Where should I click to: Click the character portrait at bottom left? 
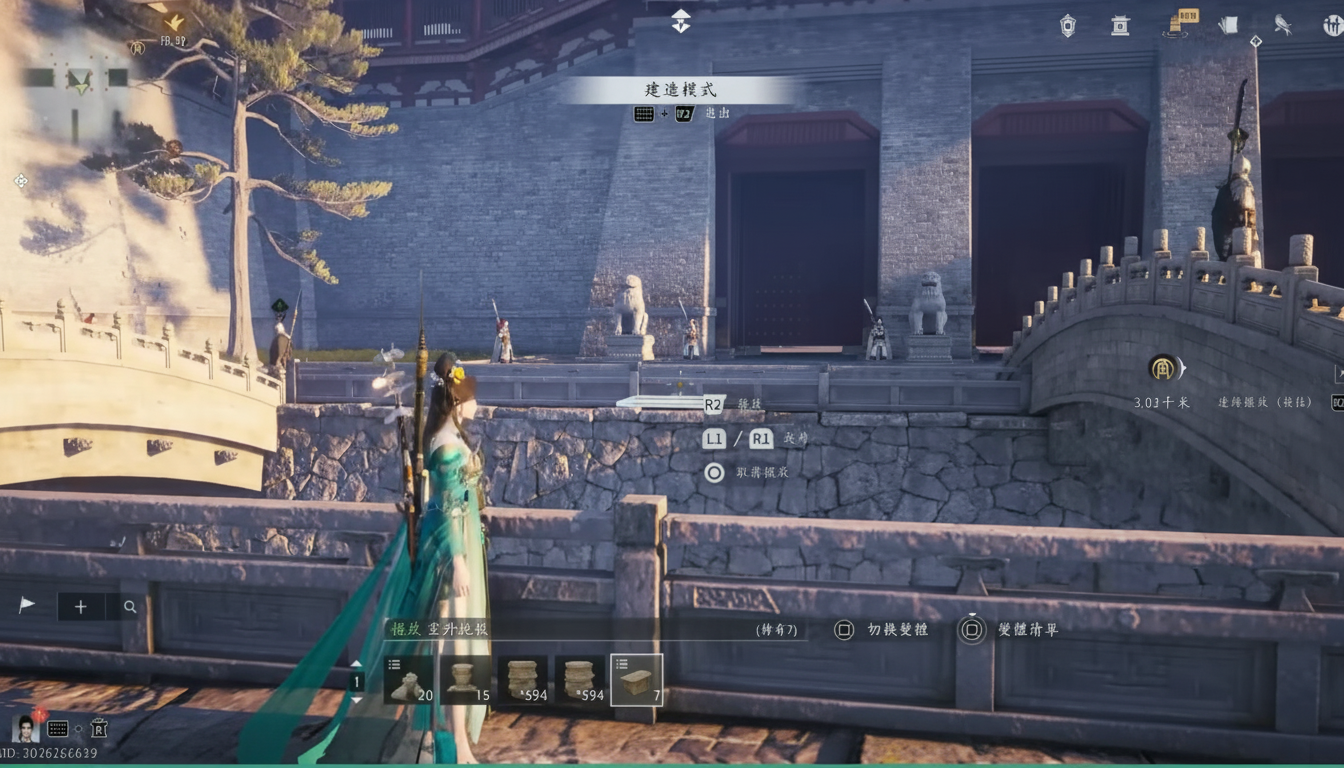[x=27, y=728]
